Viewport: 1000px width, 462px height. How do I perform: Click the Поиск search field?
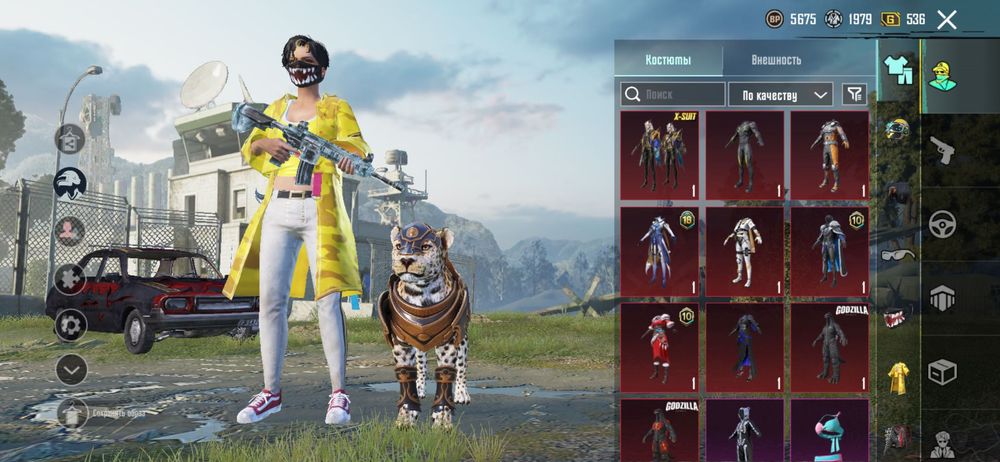coord(672,94)
